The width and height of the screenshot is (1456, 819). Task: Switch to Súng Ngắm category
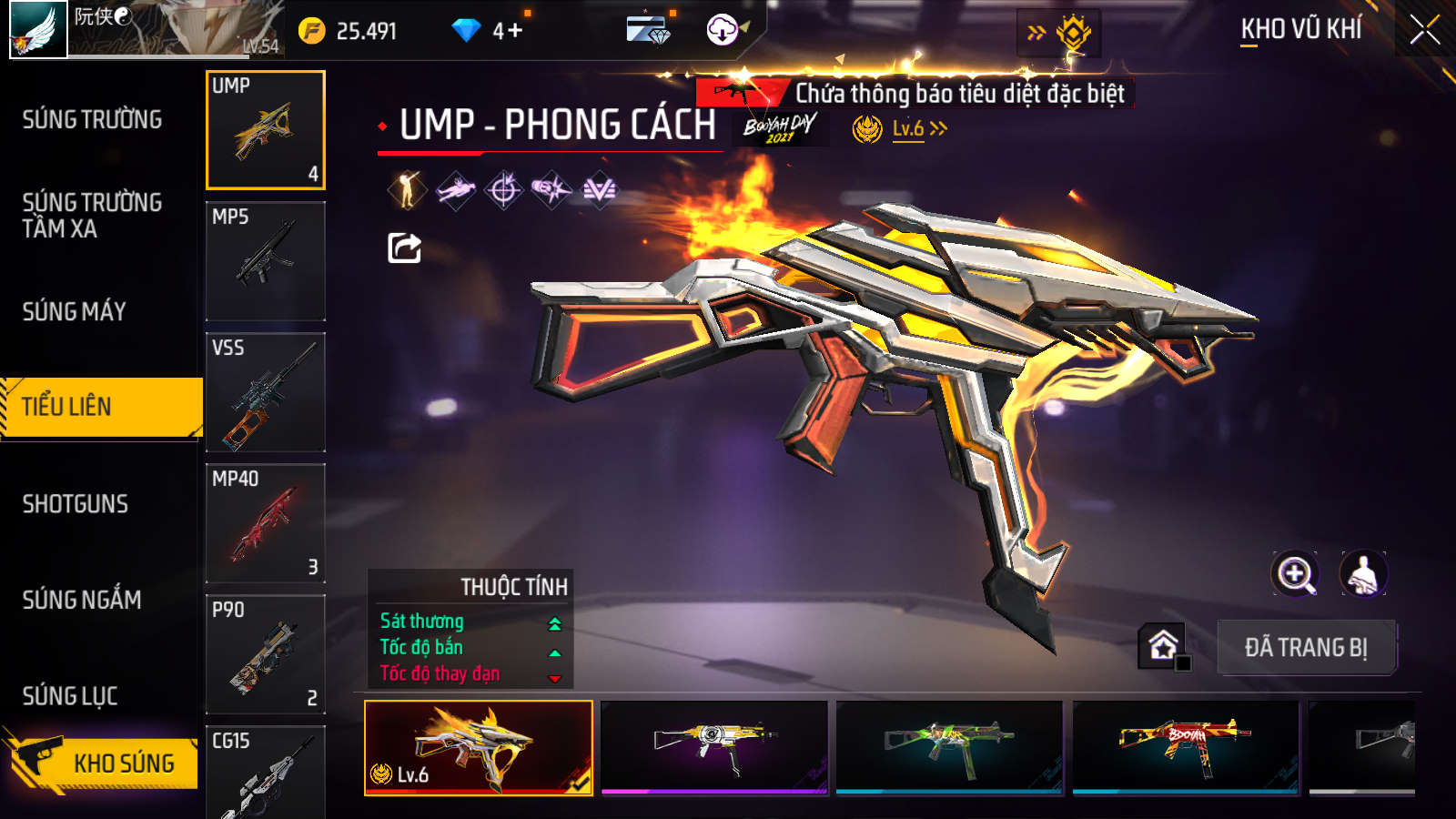click(x=82, y=599)
